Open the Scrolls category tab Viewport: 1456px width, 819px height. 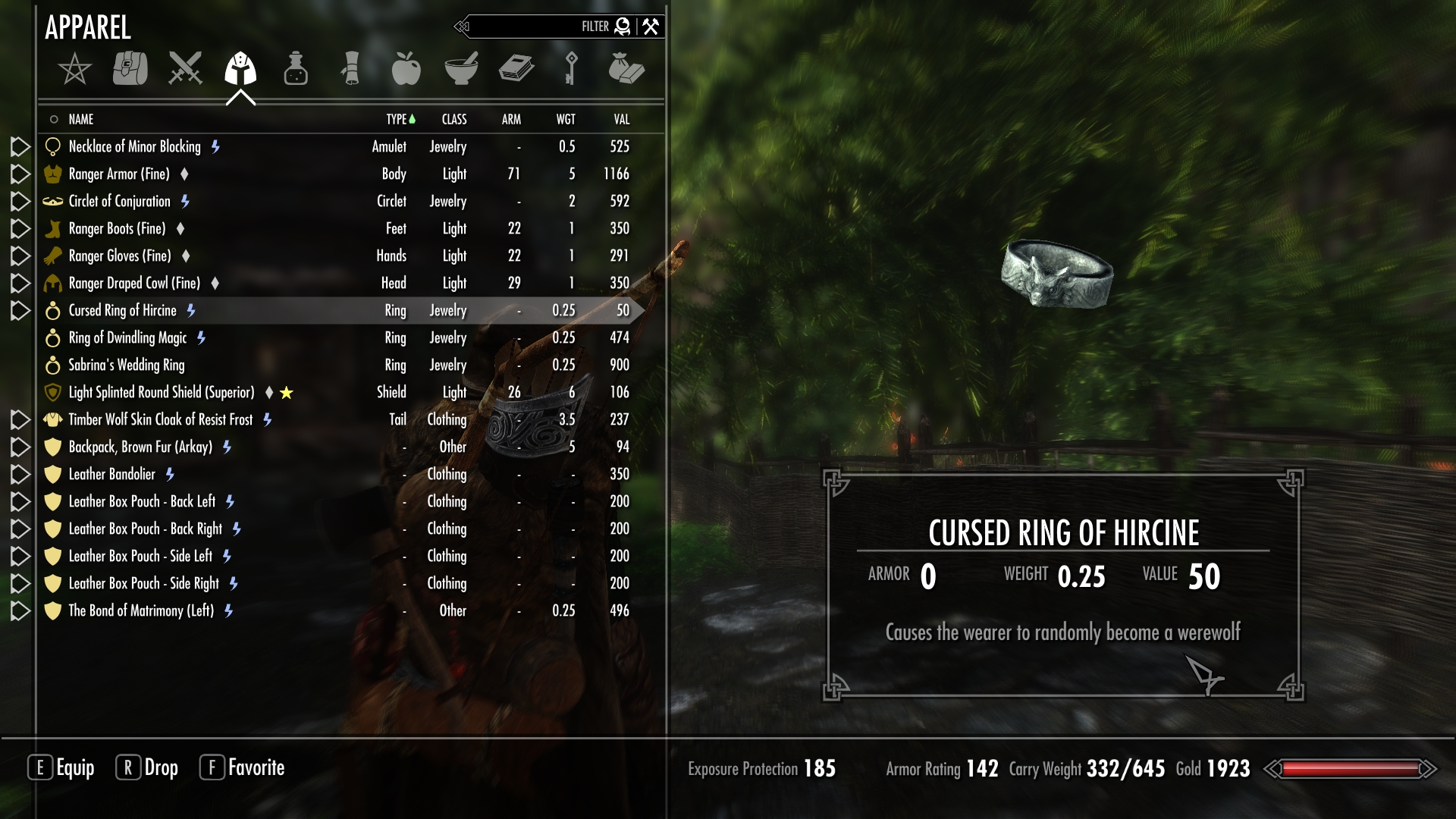(x=350, y=68)
